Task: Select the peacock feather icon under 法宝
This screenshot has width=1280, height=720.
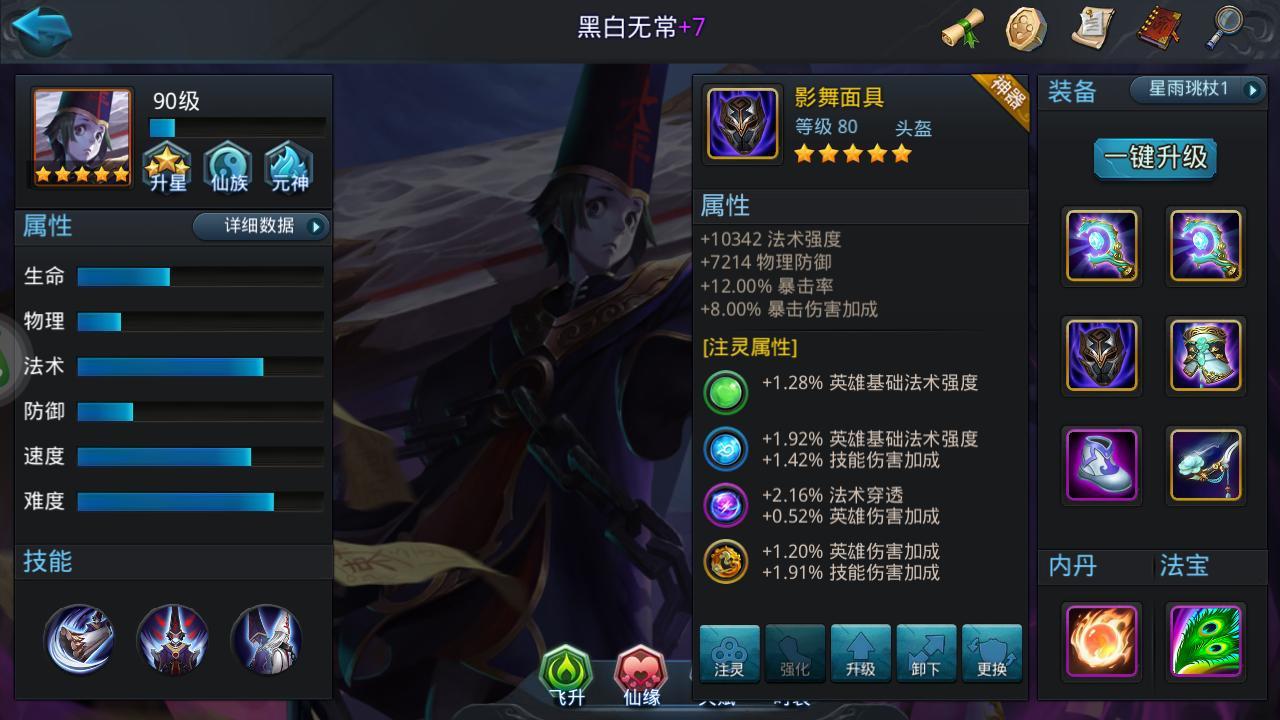Action: (x=1207, y=638)
